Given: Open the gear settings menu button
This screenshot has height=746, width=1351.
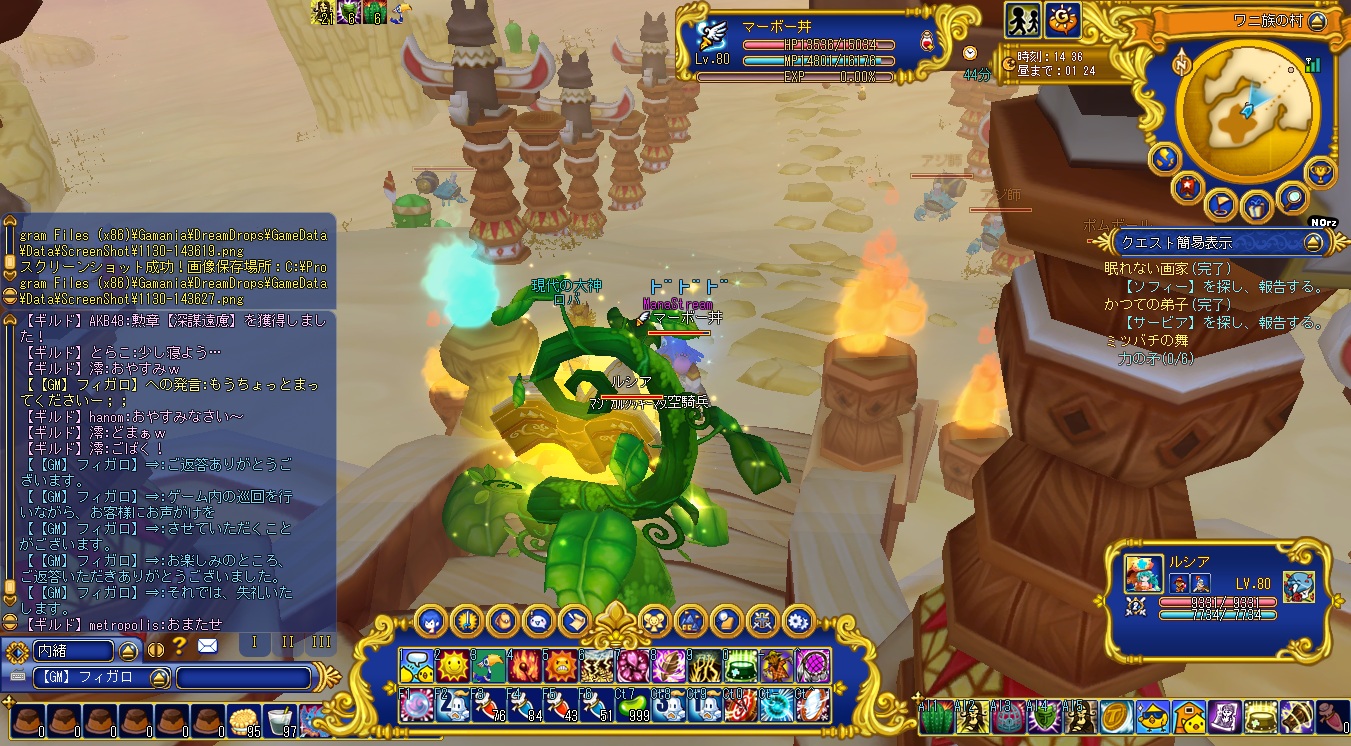Looking at the screenshot, I should point(798,621).
